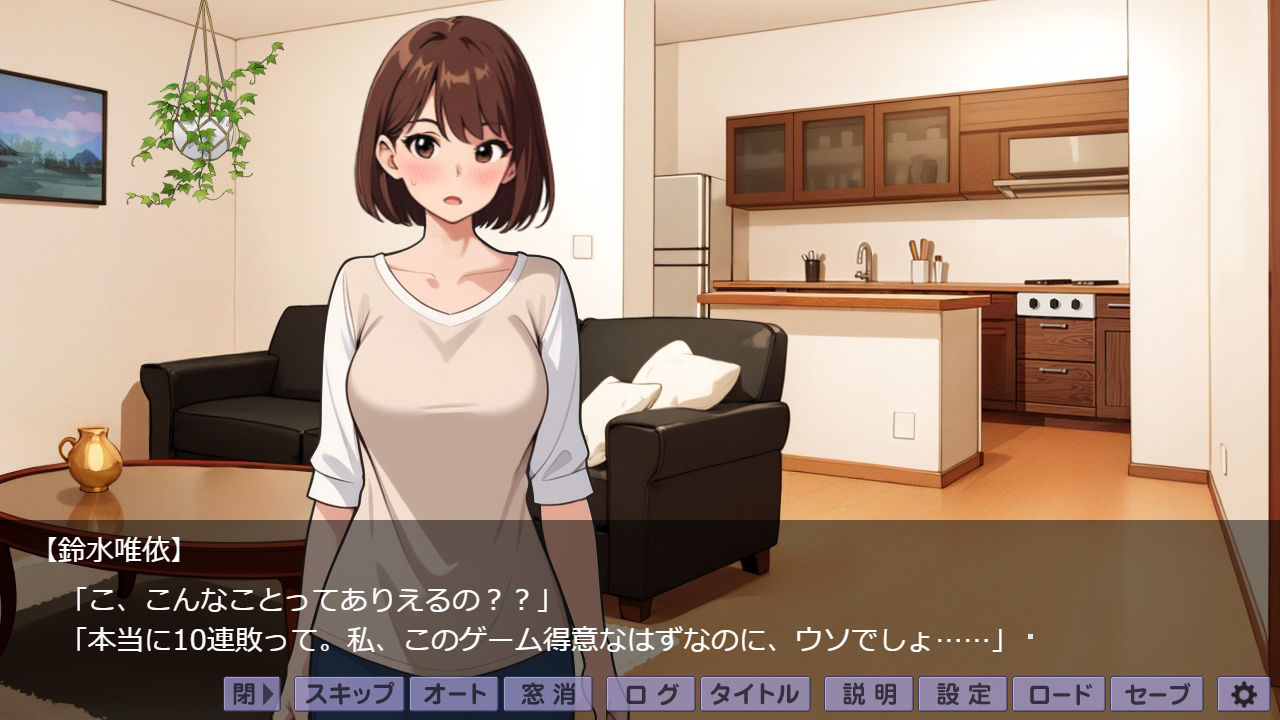
Task: Click the gear icon button
Action: (x=1243, y=693)
